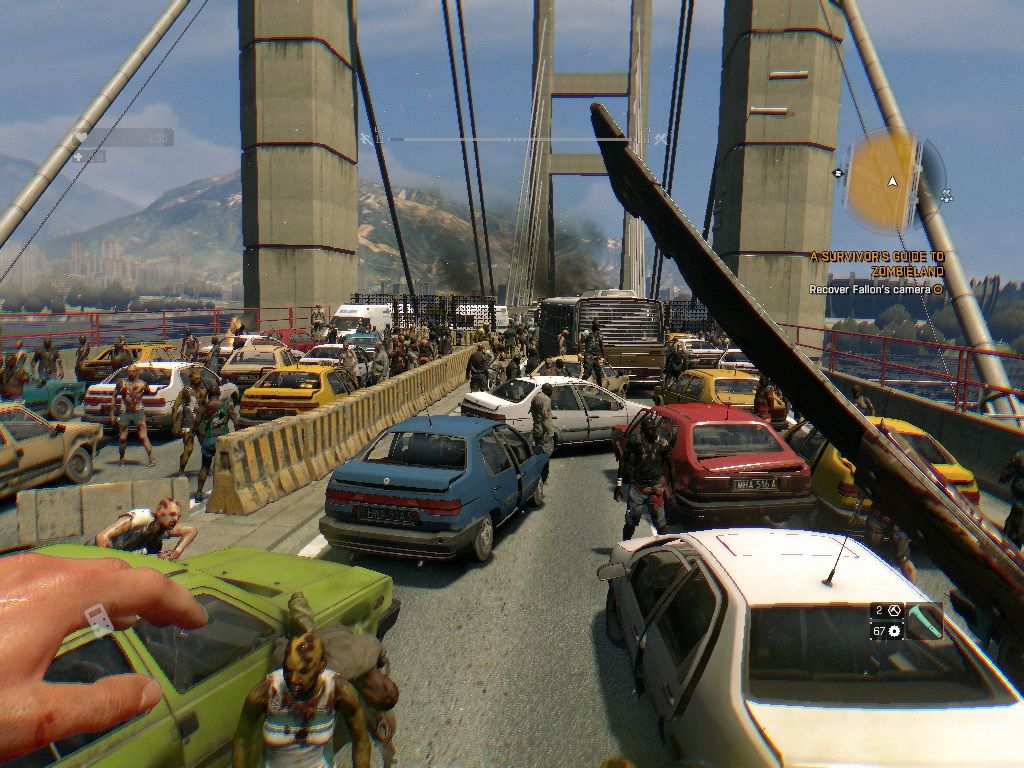This screenshot has height=768, width=1024.
Task: Click the crossed tools marker beside minimap
Action: point(946,196)
